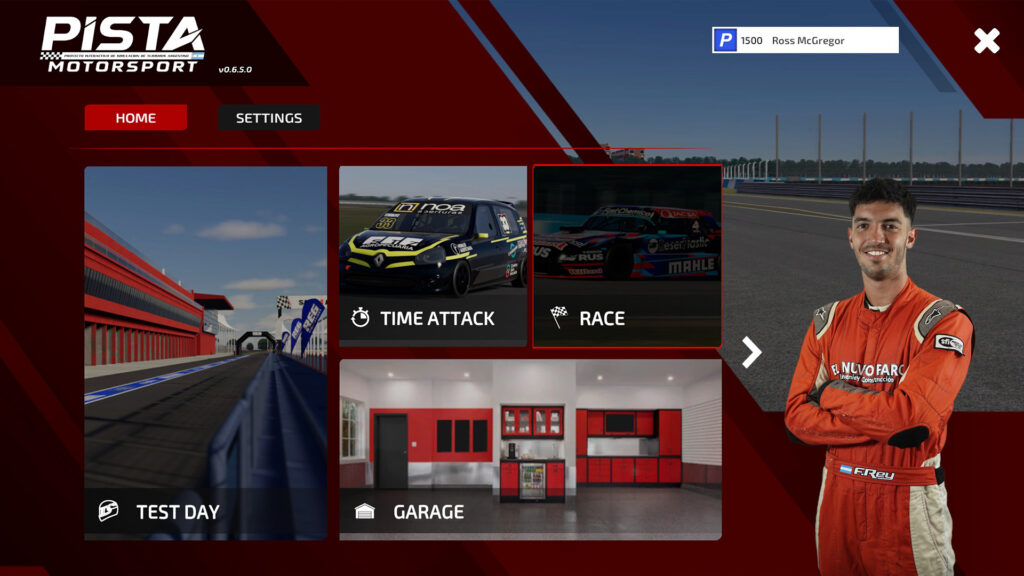Screen dimensions: 1024x576
Task: Close the game with the X button
Action: click(x=986, y=40)
